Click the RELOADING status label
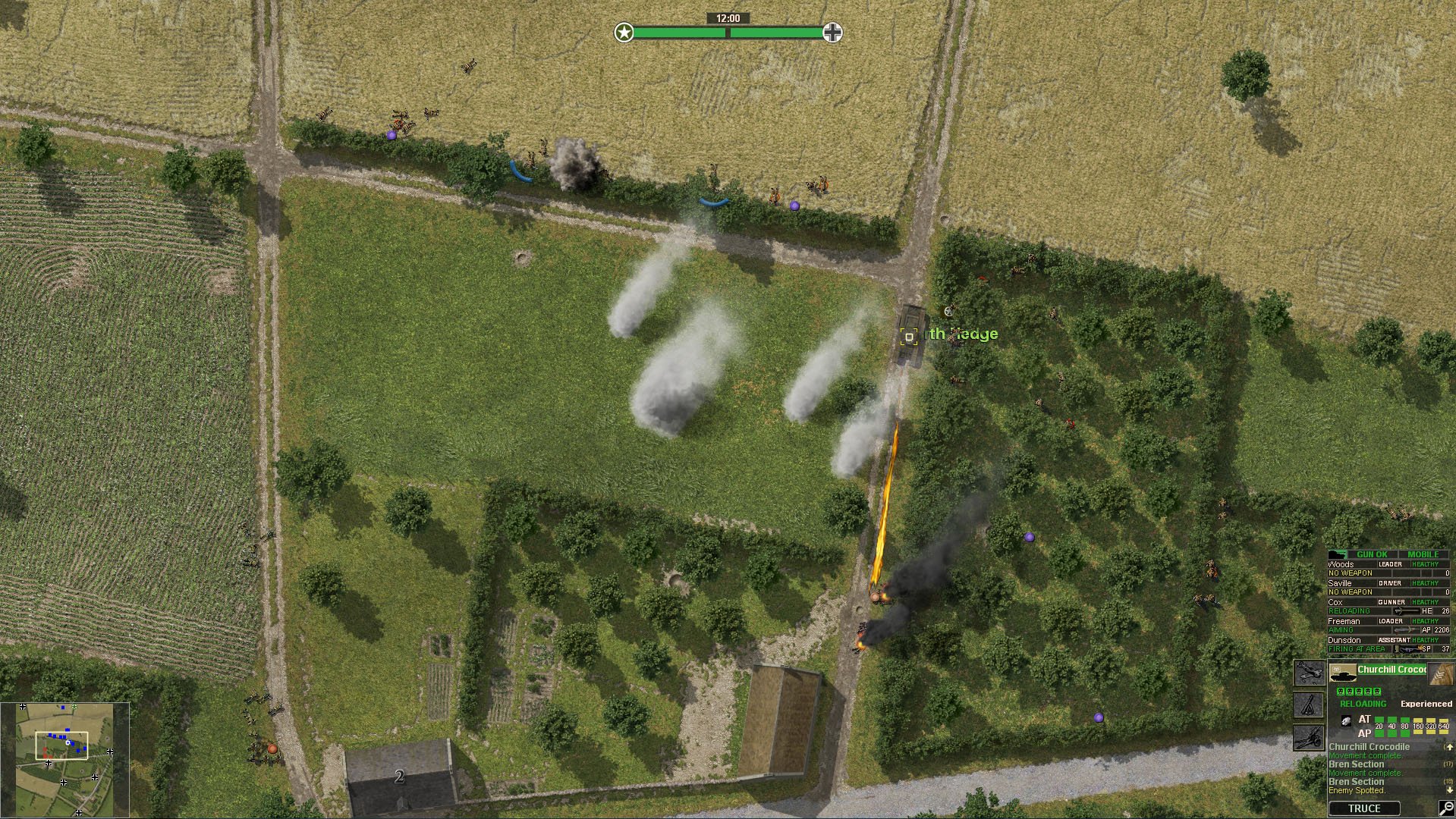Viewport: 1456px width, 819px height. pyautogui.click(x=1361, y=703)
